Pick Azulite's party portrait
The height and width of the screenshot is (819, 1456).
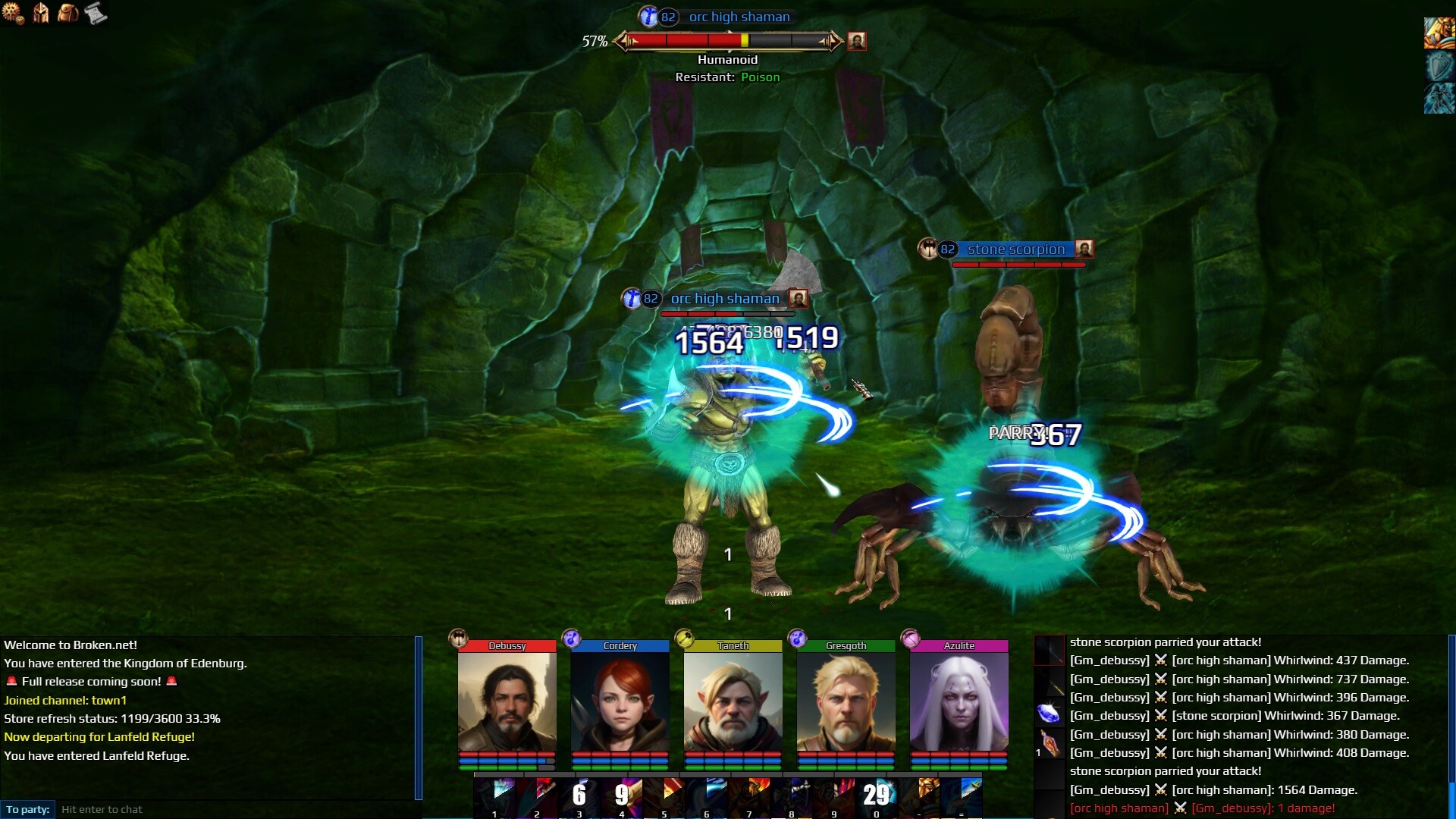(x=959, y=701)
